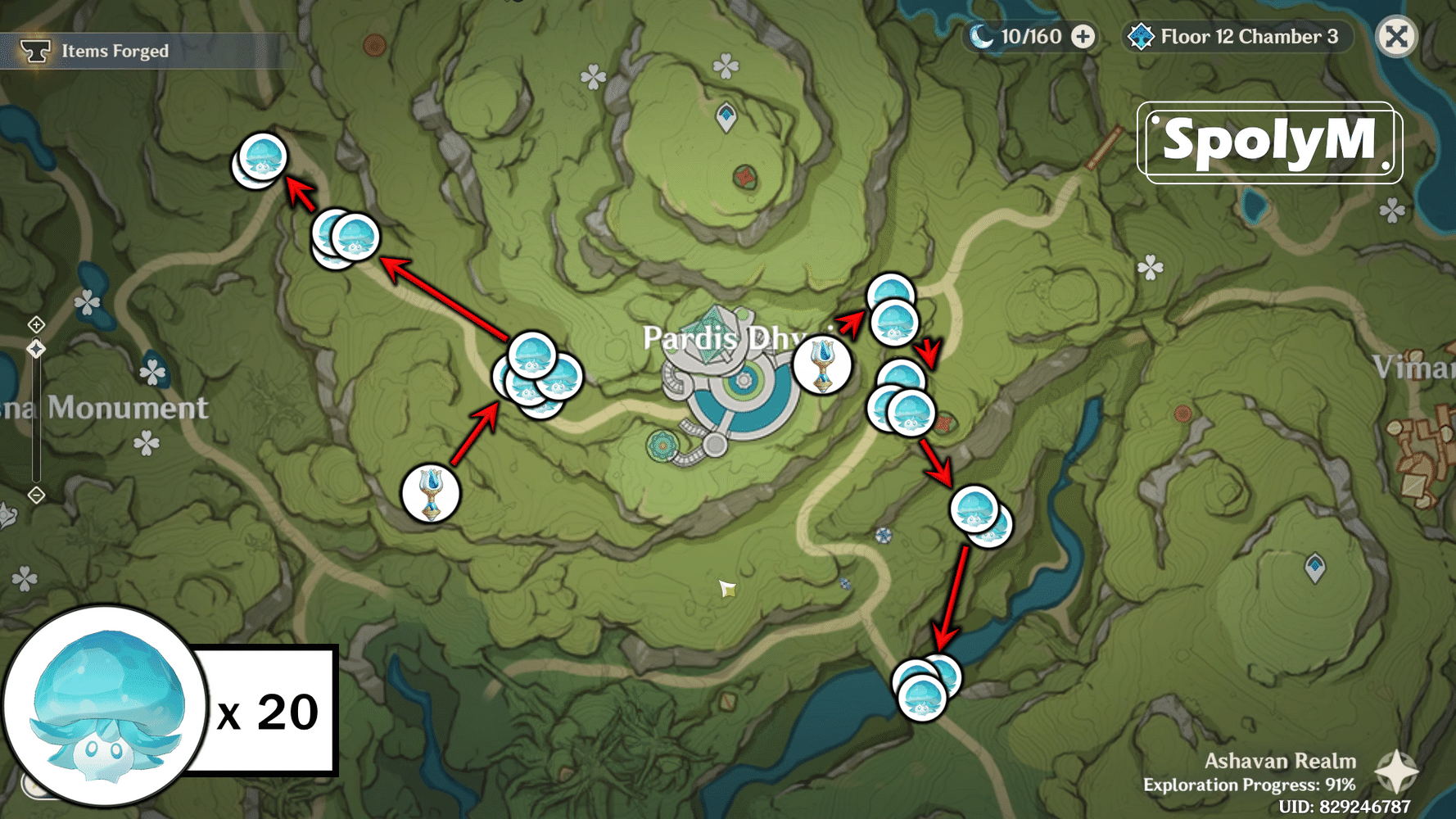Screen dimensions: 1456x819
Task: Click the white flag pin marker in the map center
Action: coord(727,587)
